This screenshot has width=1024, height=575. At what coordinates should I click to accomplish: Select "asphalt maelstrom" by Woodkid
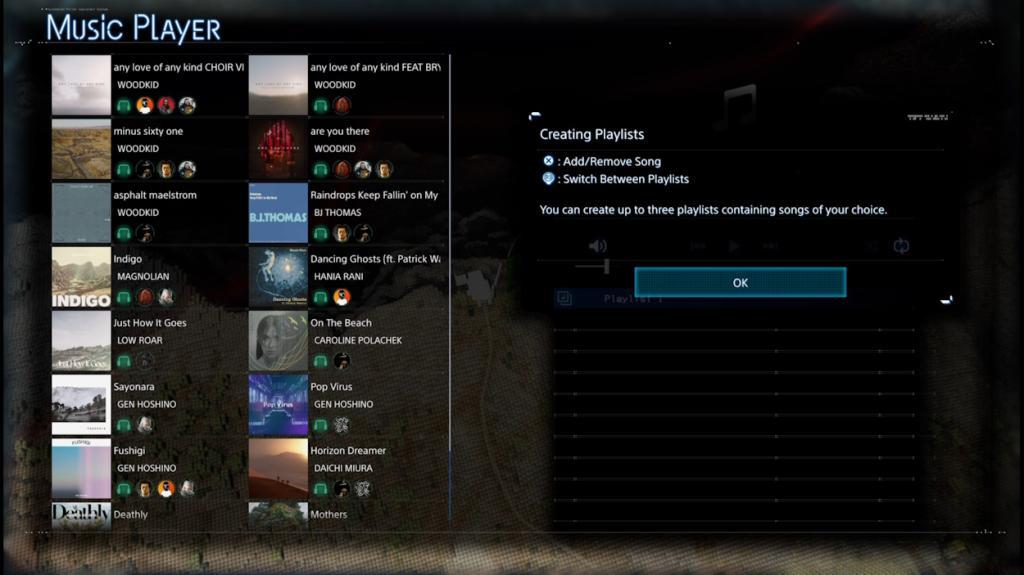(152, 196)
